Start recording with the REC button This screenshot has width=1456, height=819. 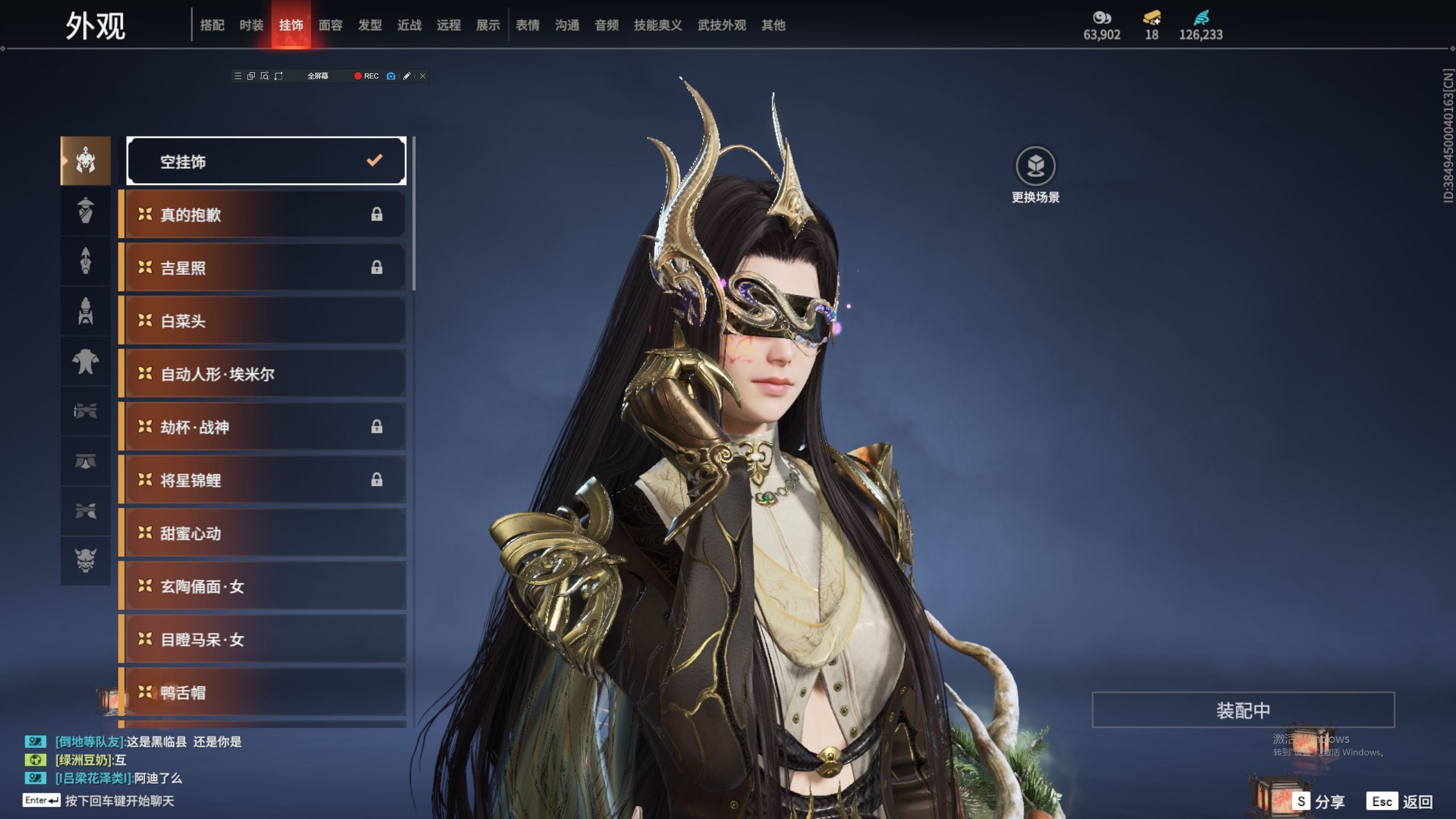tap(366, 76)
